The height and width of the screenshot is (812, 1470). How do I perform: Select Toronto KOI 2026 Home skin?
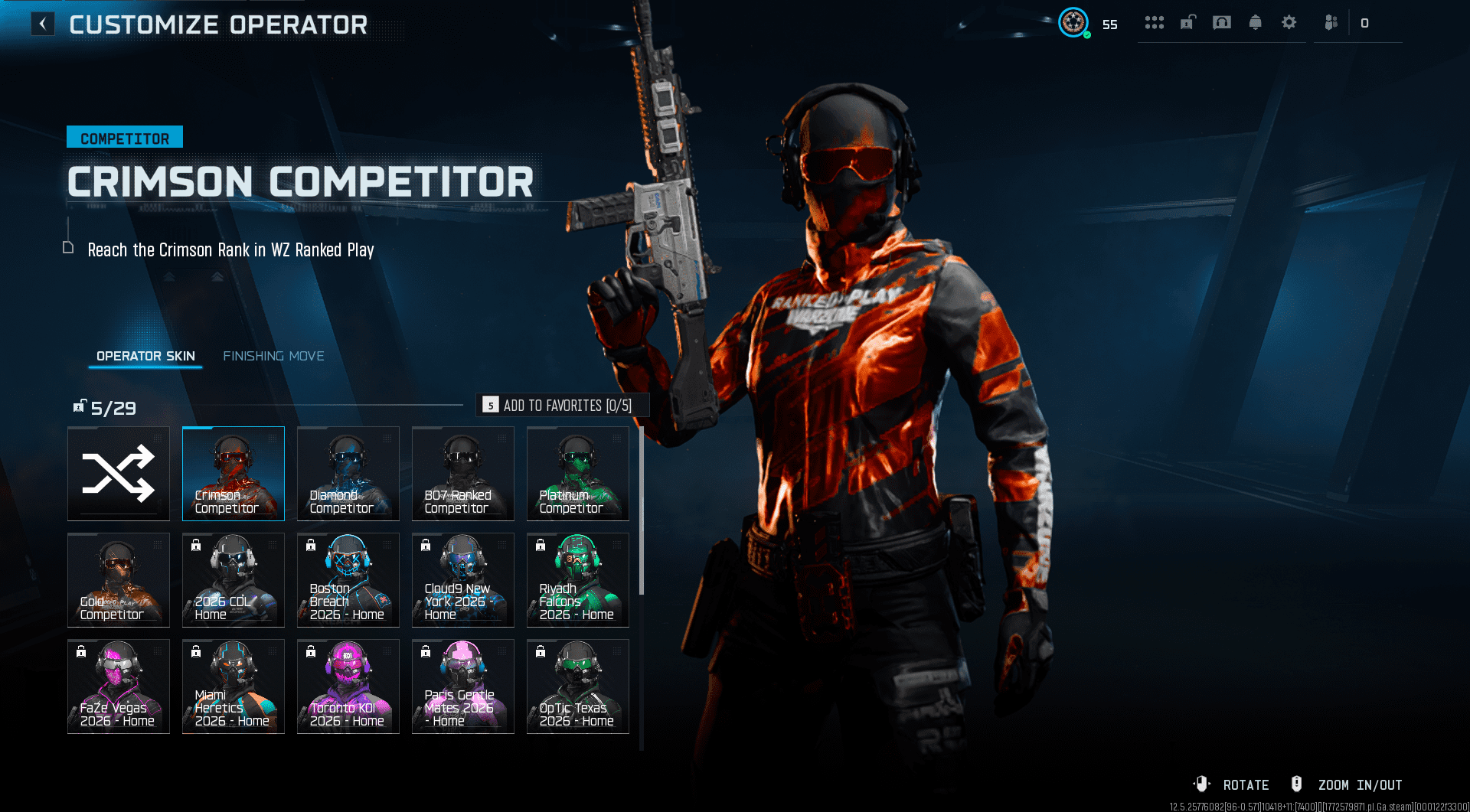point(348,686)
